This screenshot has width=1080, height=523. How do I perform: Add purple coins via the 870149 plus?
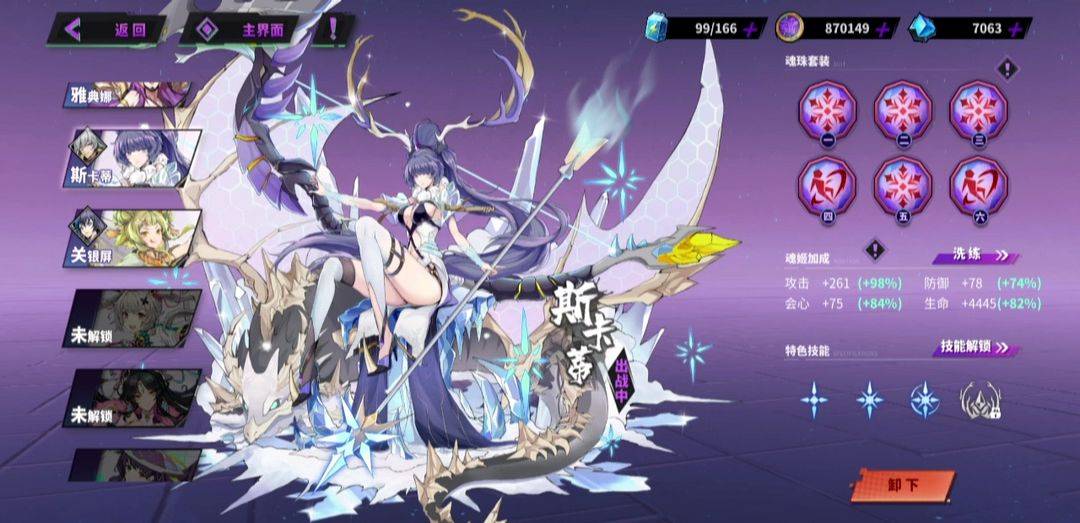883,29
